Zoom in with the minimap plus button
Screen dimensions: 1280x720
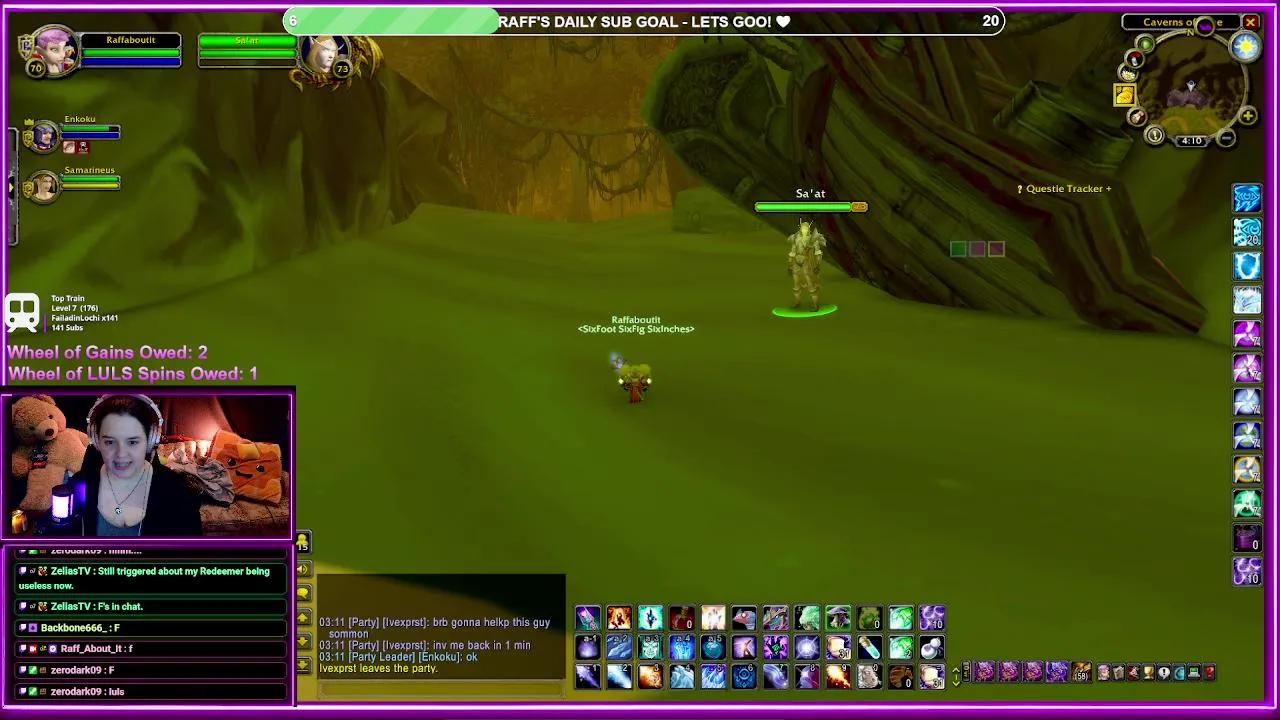(1248, 115)
